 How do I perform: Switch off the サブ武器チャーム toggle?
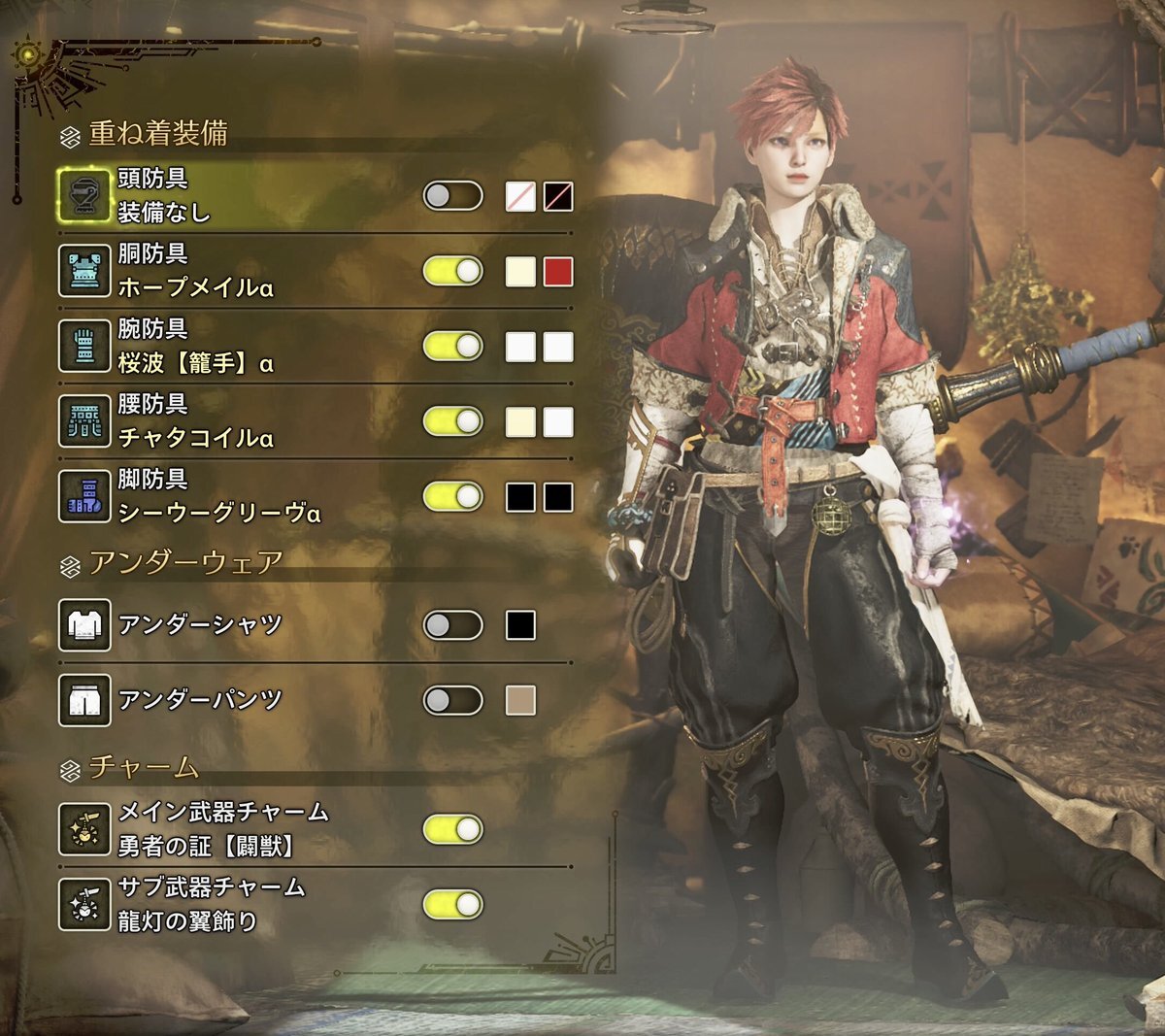pos(452,905)
